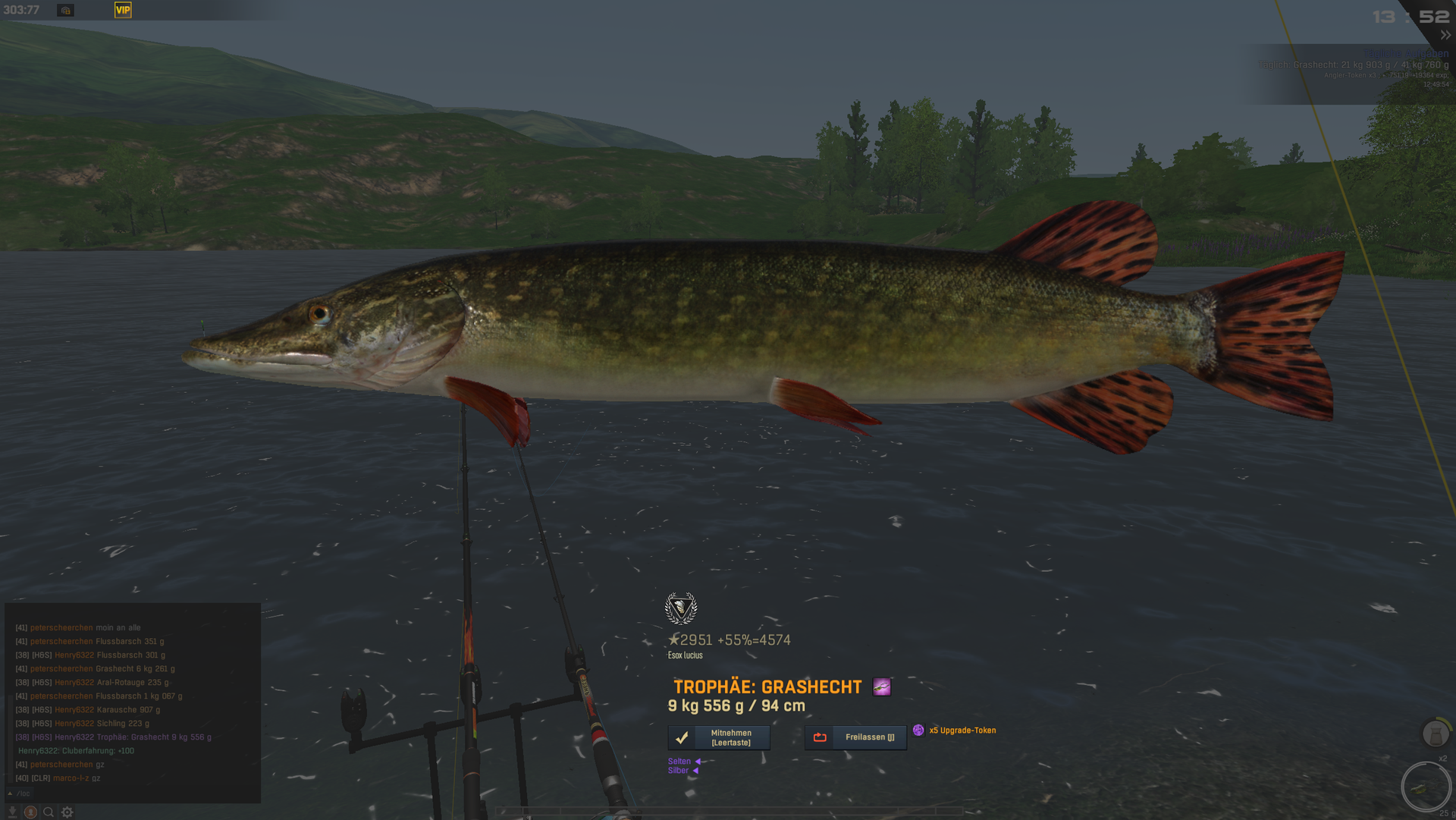Click the chat magnifying glass search icon
Screen dimensions: 1456x820
pyautogui.click(x=49, y=812)
